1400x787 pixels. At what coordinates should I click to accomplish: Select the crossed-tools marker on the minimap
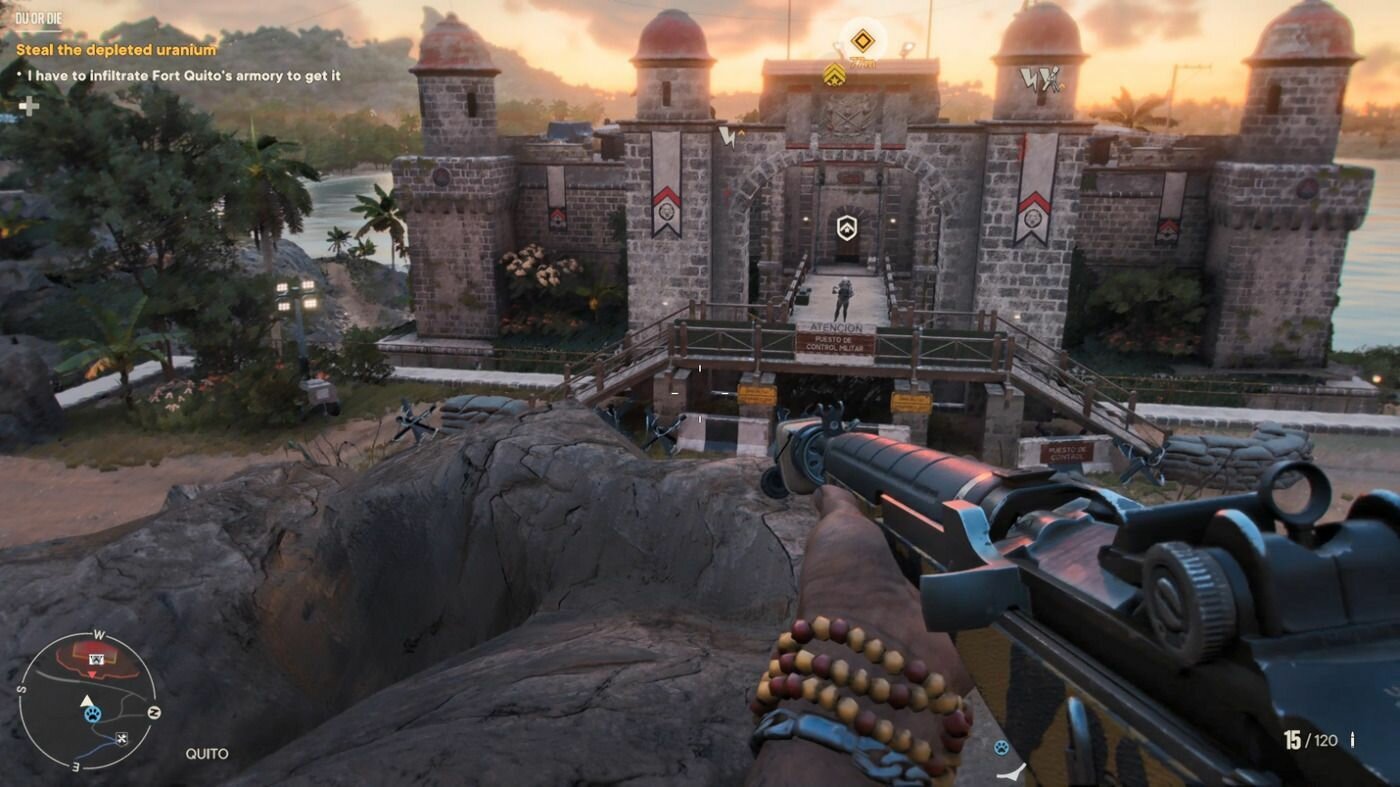(x=122, y=739)
